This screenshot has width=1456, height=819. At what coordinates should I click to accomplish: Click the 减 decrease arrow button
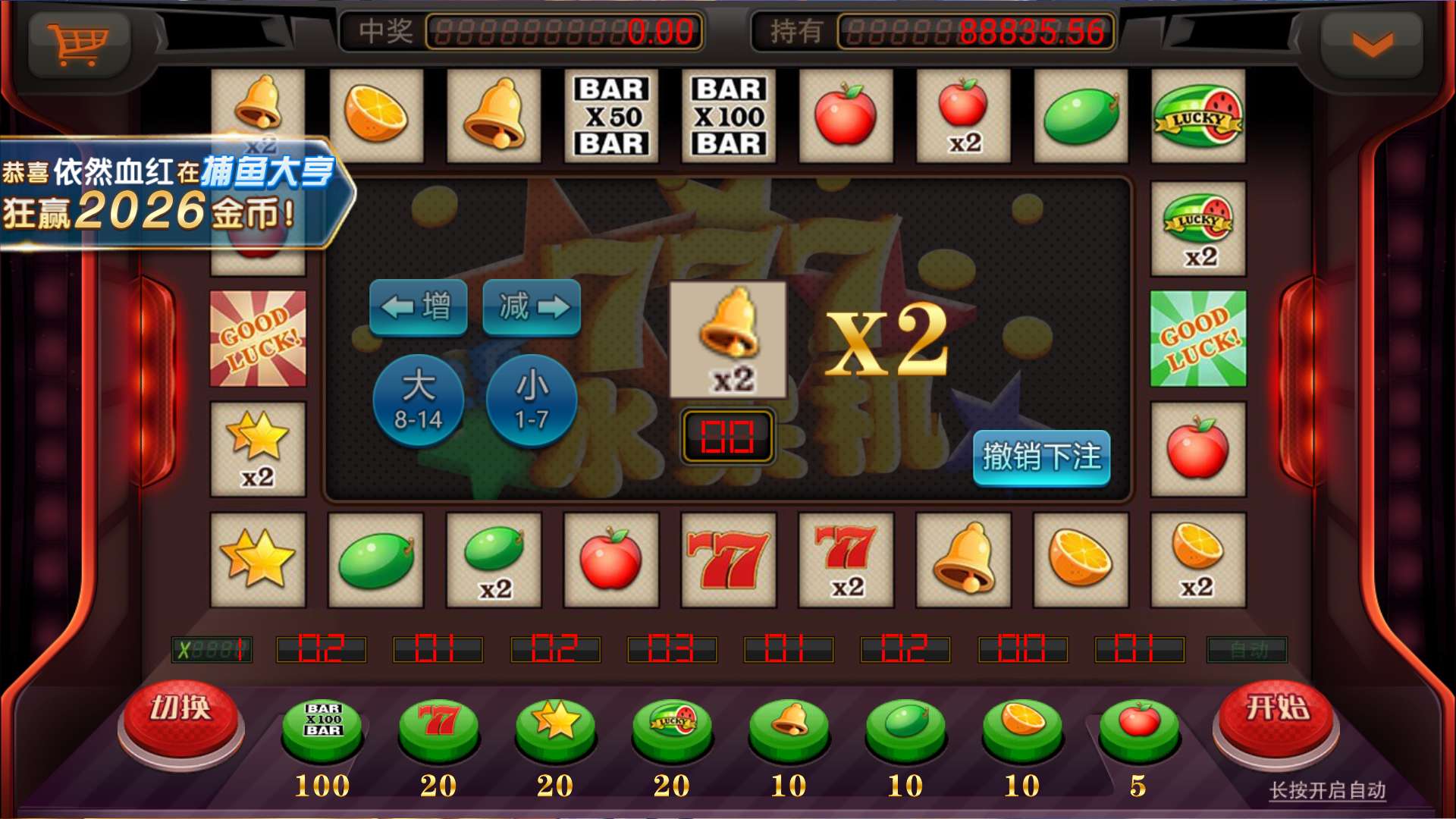pyautogui.click(x=531, y=306)
